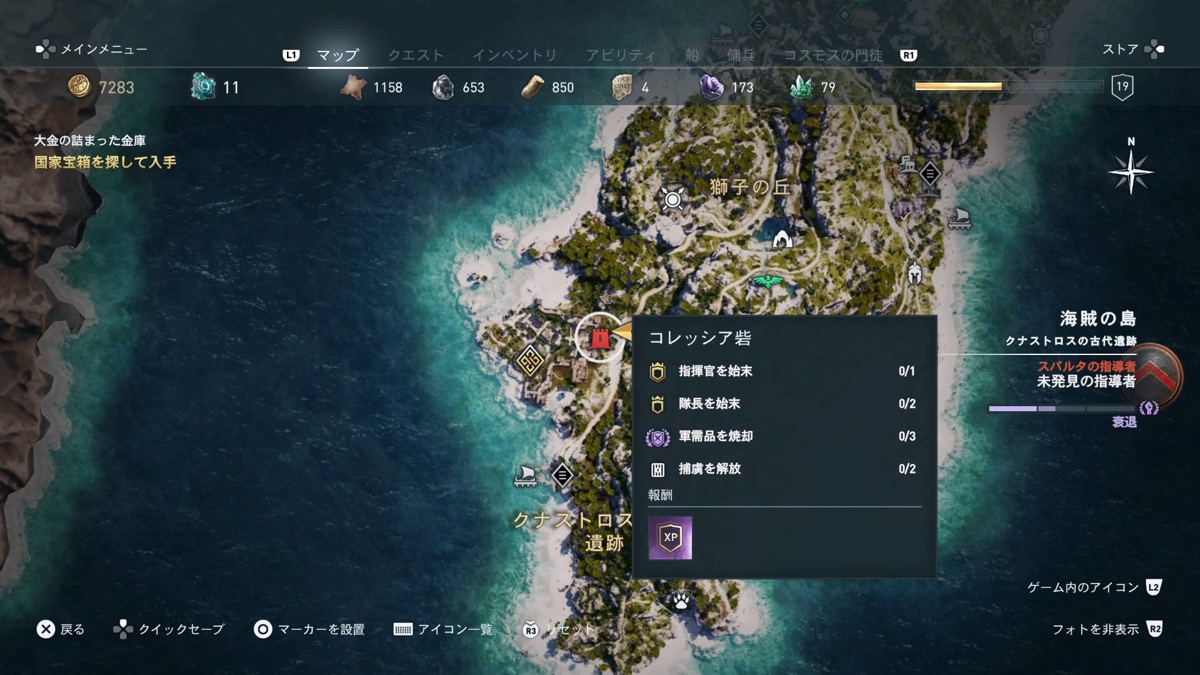Click the paw print map marker
Screen dimensions: 1200x675
click(x=681, y=600)
